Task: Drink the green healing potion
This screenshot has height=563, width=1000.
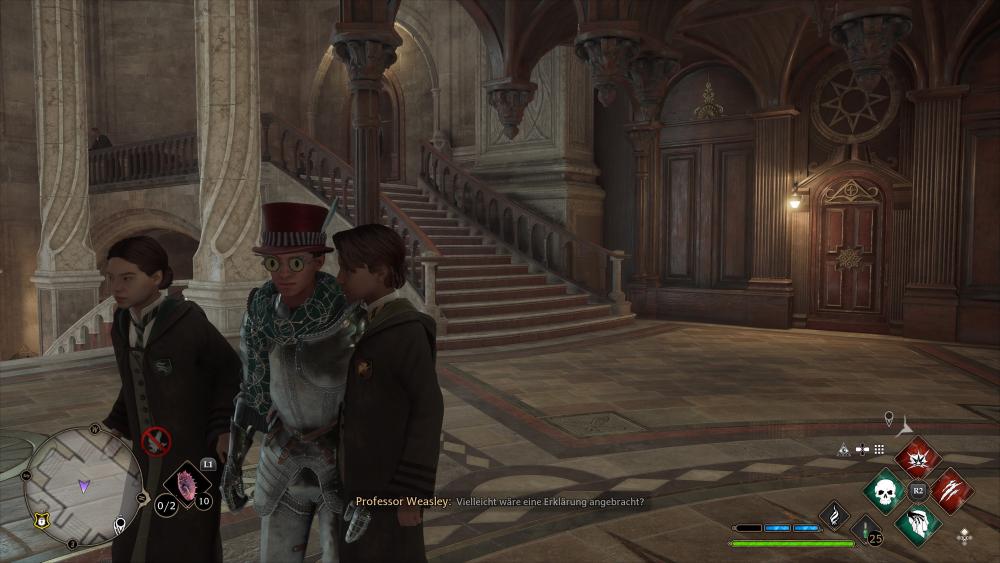Action: point(865,529)
